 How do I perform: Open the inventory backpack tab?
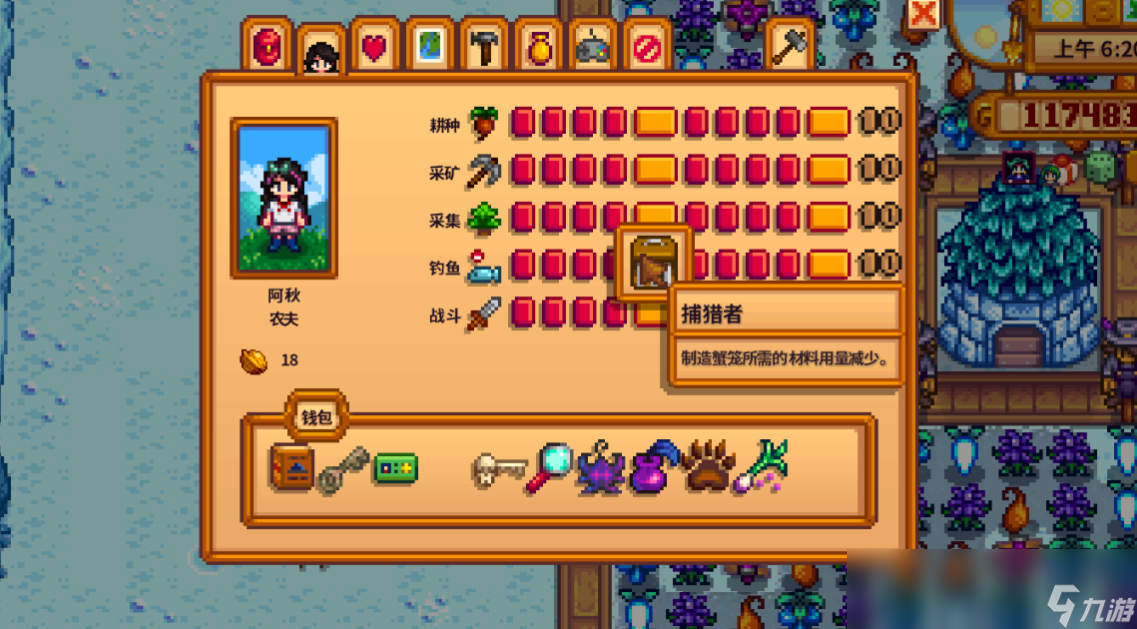tap(268, 47)
